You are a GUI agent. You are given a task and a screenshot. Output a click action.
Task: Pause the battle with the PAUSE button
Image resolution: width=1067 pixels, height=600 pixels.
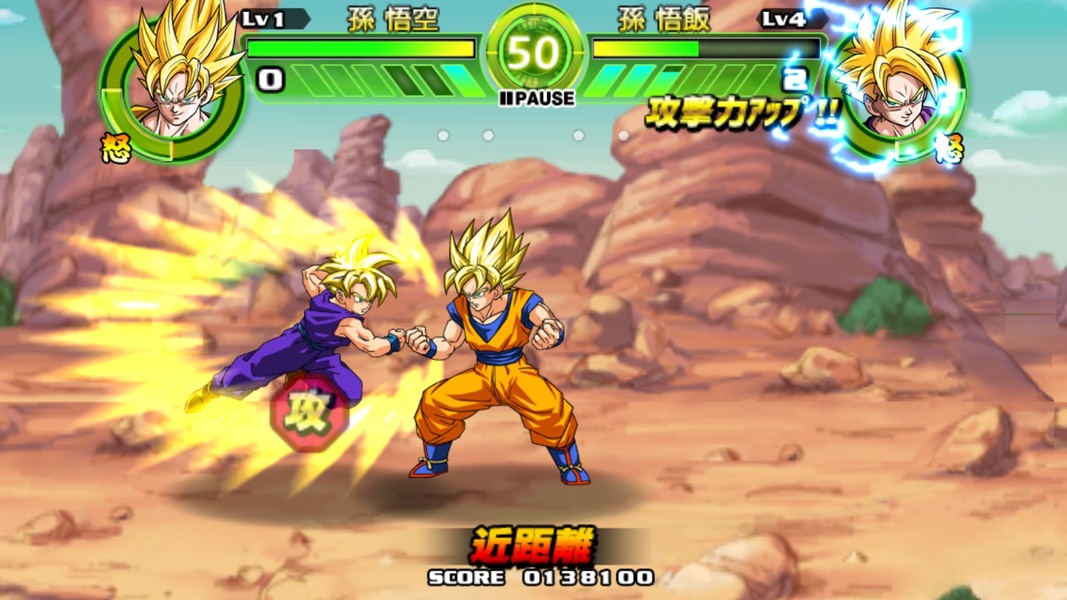[537, 98]
